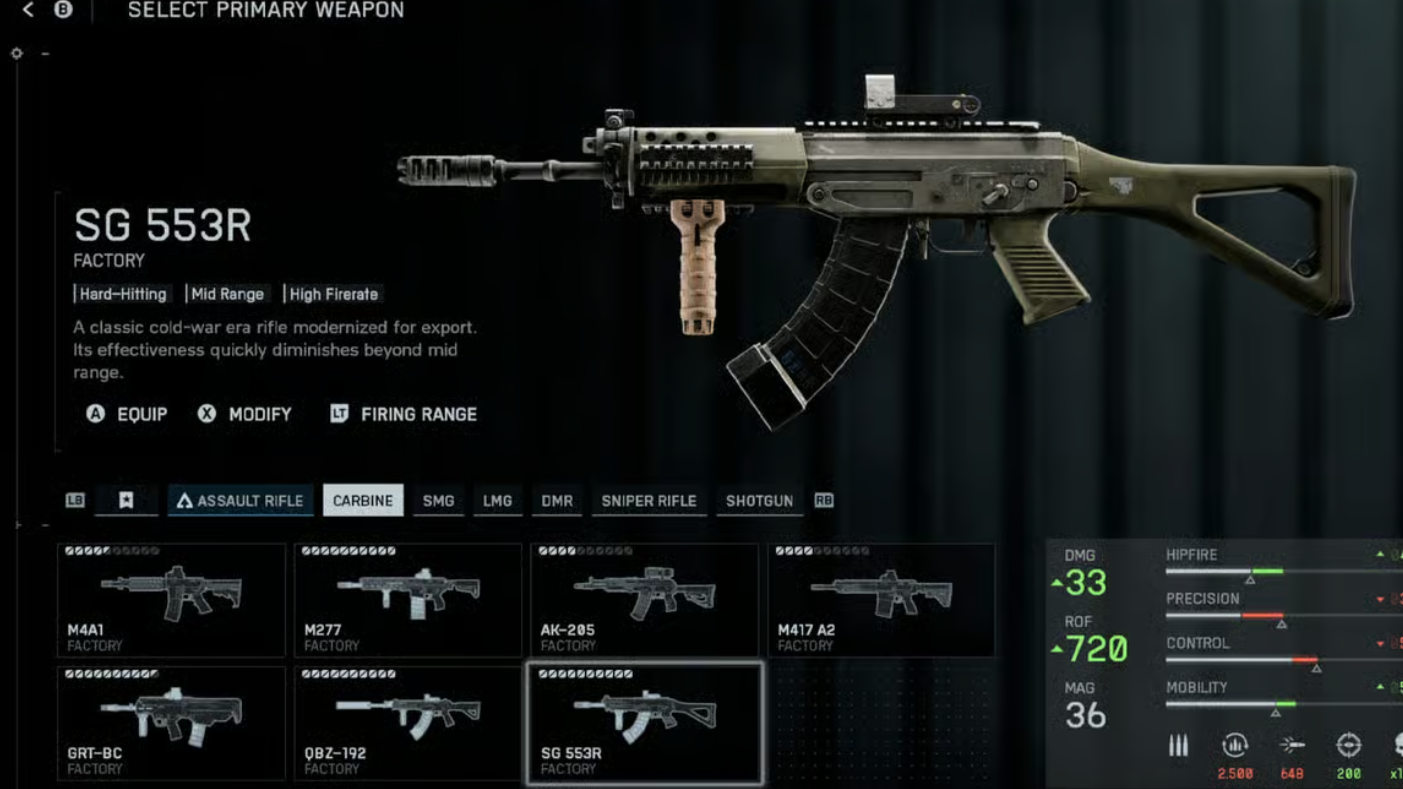Choose the M277 carbine tile

point(408,600)
